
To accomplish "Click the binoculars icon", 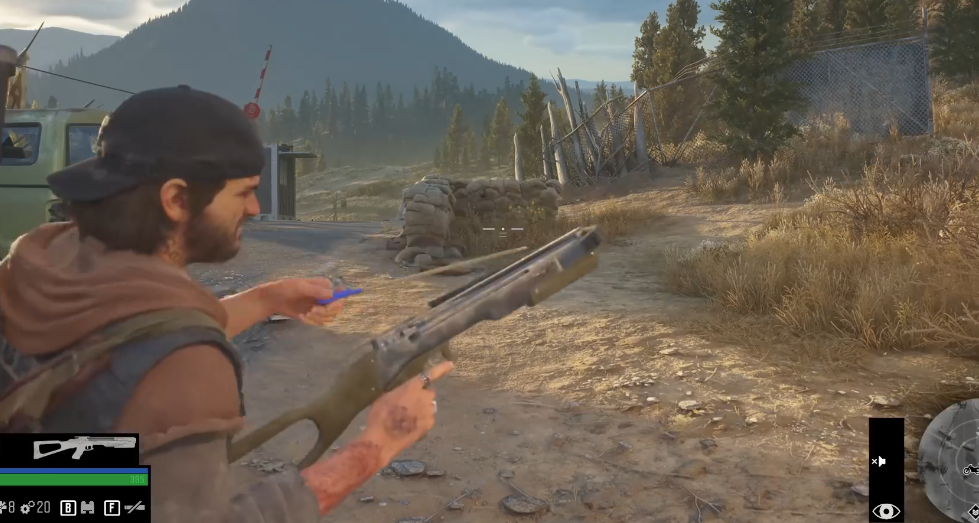I will pyautogui.click(x=88, y=508).
